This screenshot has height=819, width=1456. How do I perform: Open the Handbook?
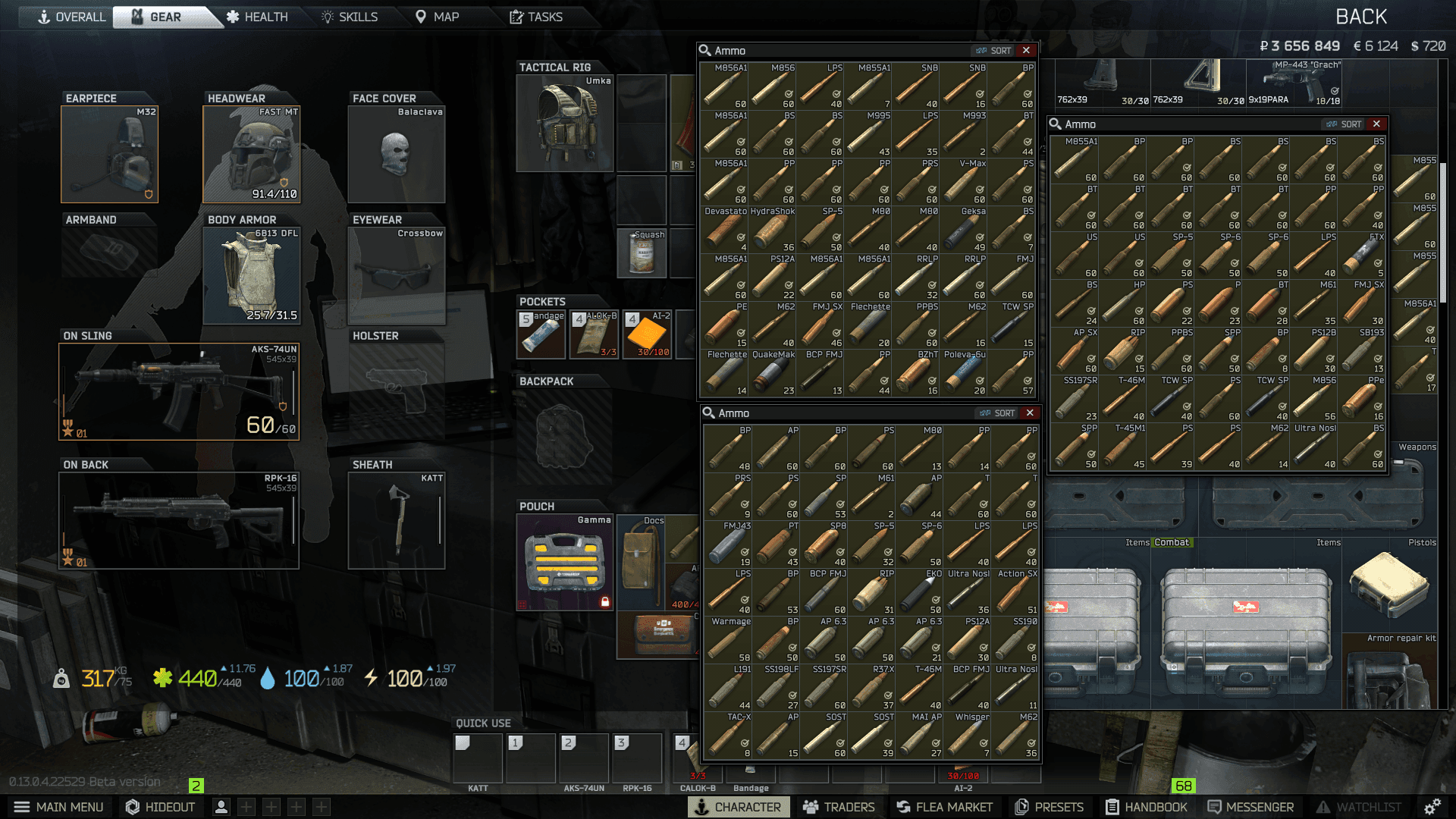tap(1147, 807)
